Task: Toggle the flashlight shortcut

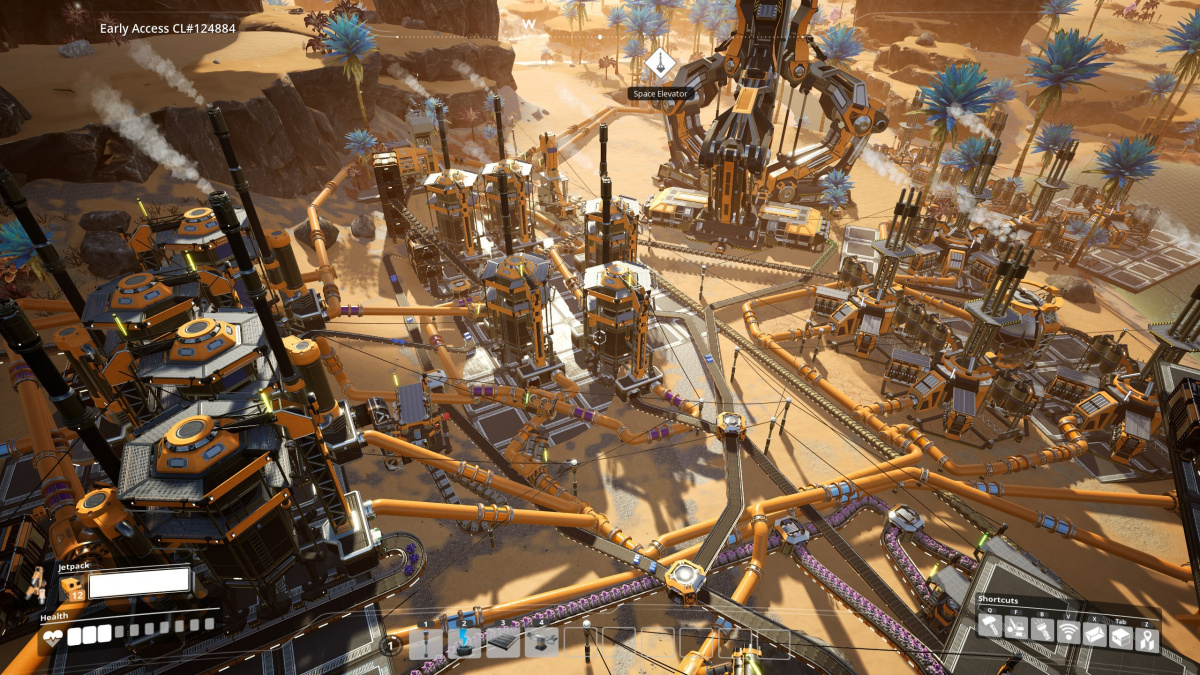Action: 1044,627
